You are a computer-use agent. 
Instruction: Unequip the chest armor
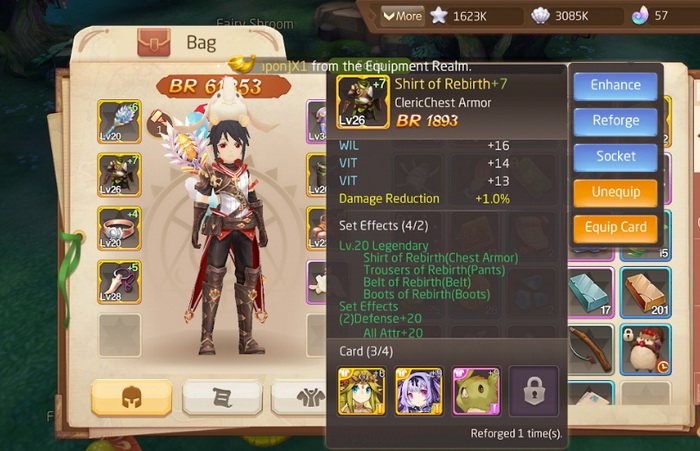pyautogui.click(x=615, y=192)
